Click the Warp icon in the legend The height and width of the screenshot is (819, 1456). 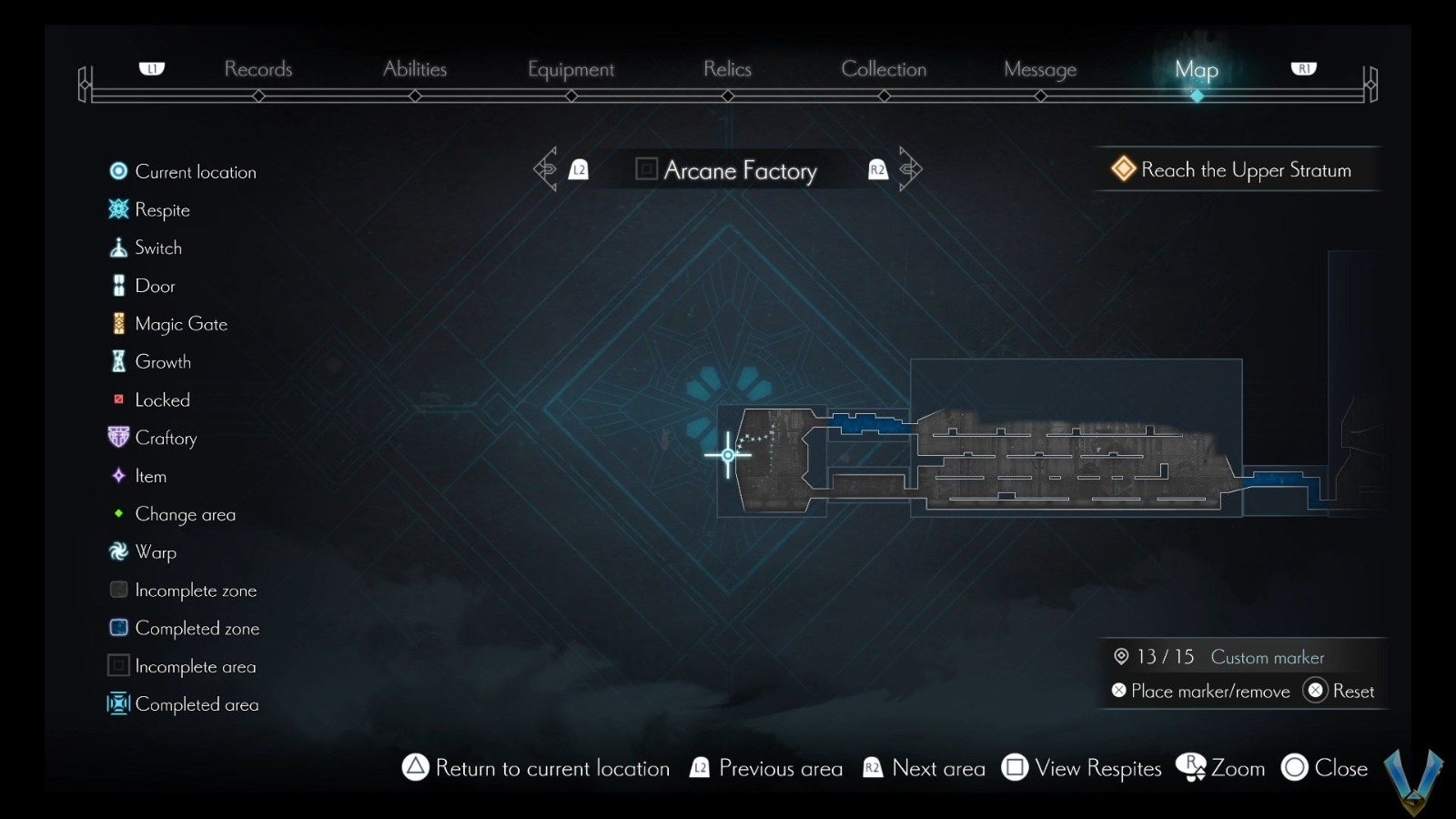click(x=118, y=551)
